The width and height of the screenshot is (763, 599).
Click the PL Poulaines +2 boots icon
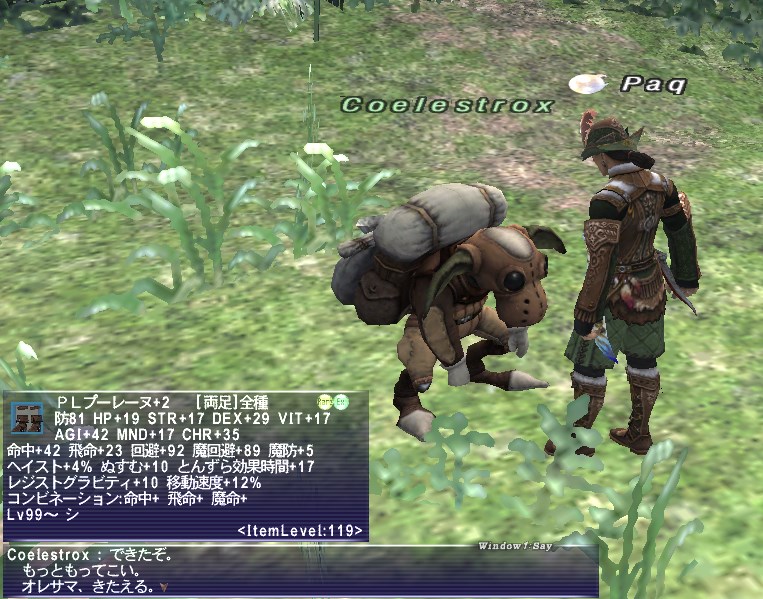[27, 417]
